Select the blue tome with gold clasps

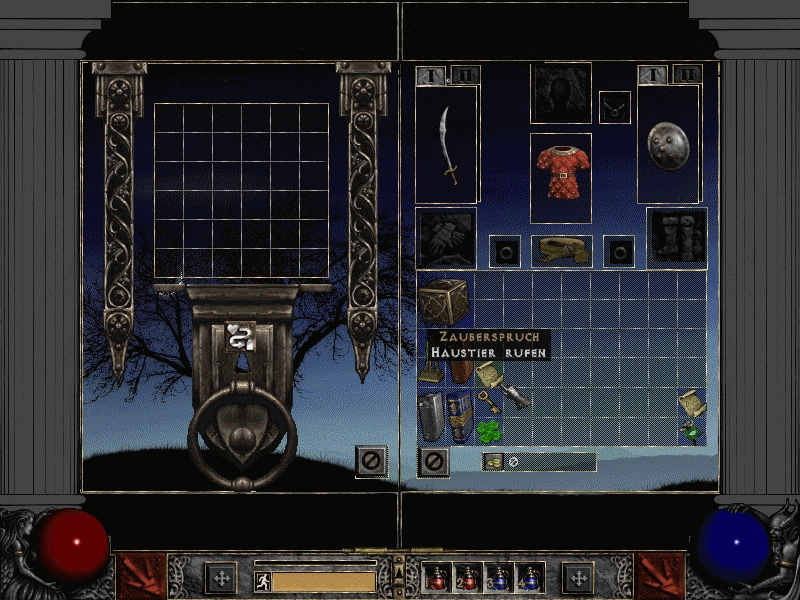(460, 417)
